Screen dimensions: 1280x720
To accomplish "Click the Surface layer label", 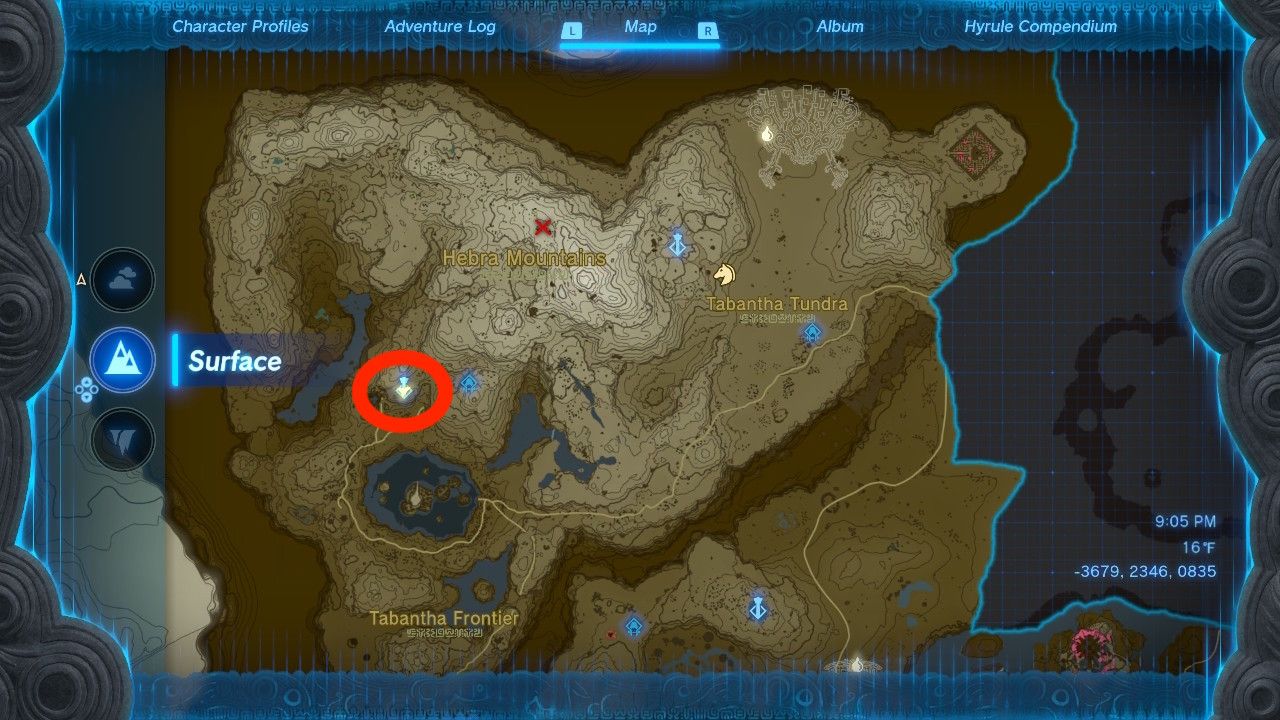I will [x=233, y=362].
